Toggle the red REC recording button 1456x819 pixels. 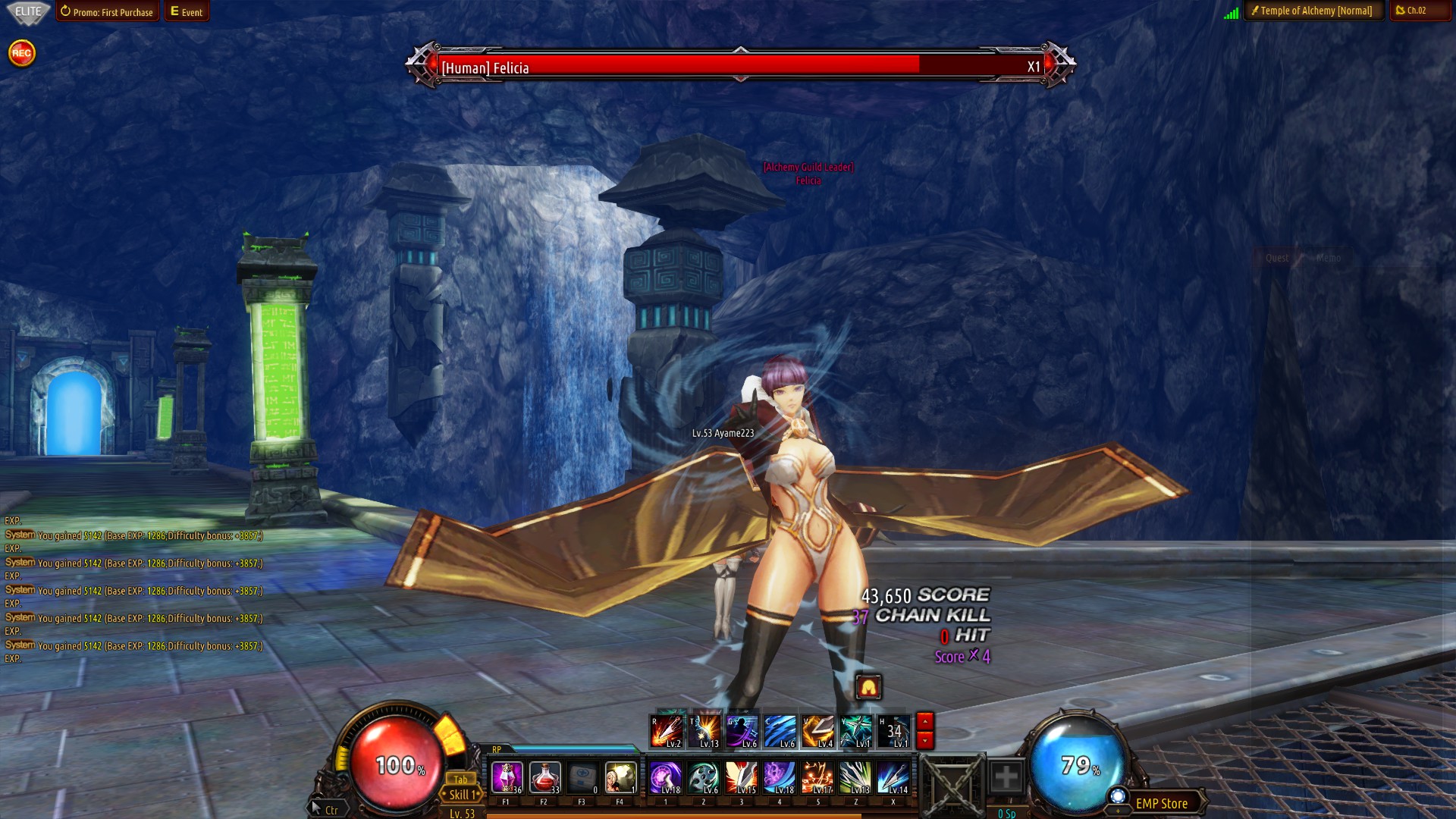point(21,53)
